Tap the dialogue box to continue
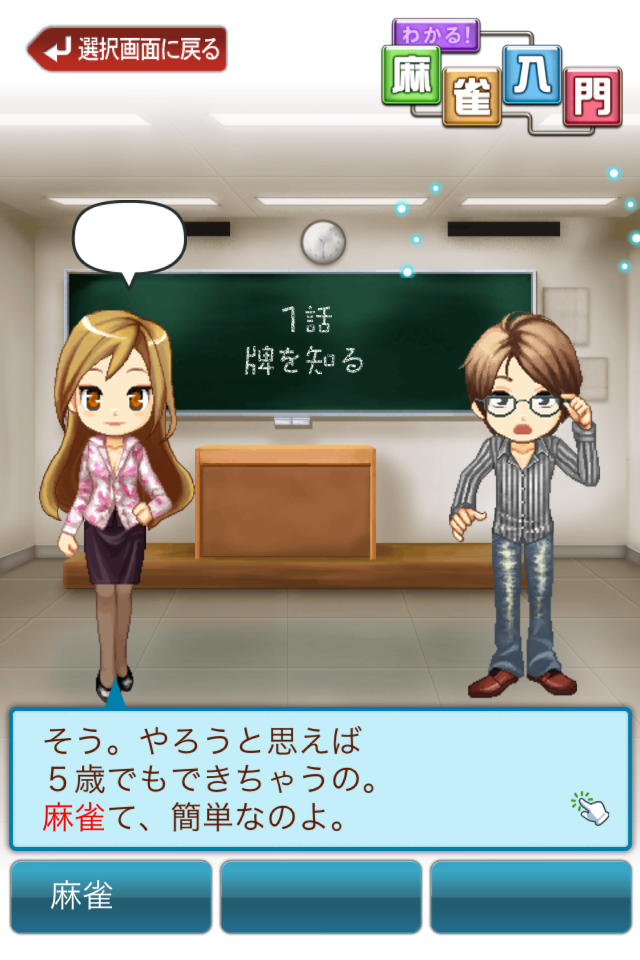Viewport: 640px width, 960px height. click(300, 780)
